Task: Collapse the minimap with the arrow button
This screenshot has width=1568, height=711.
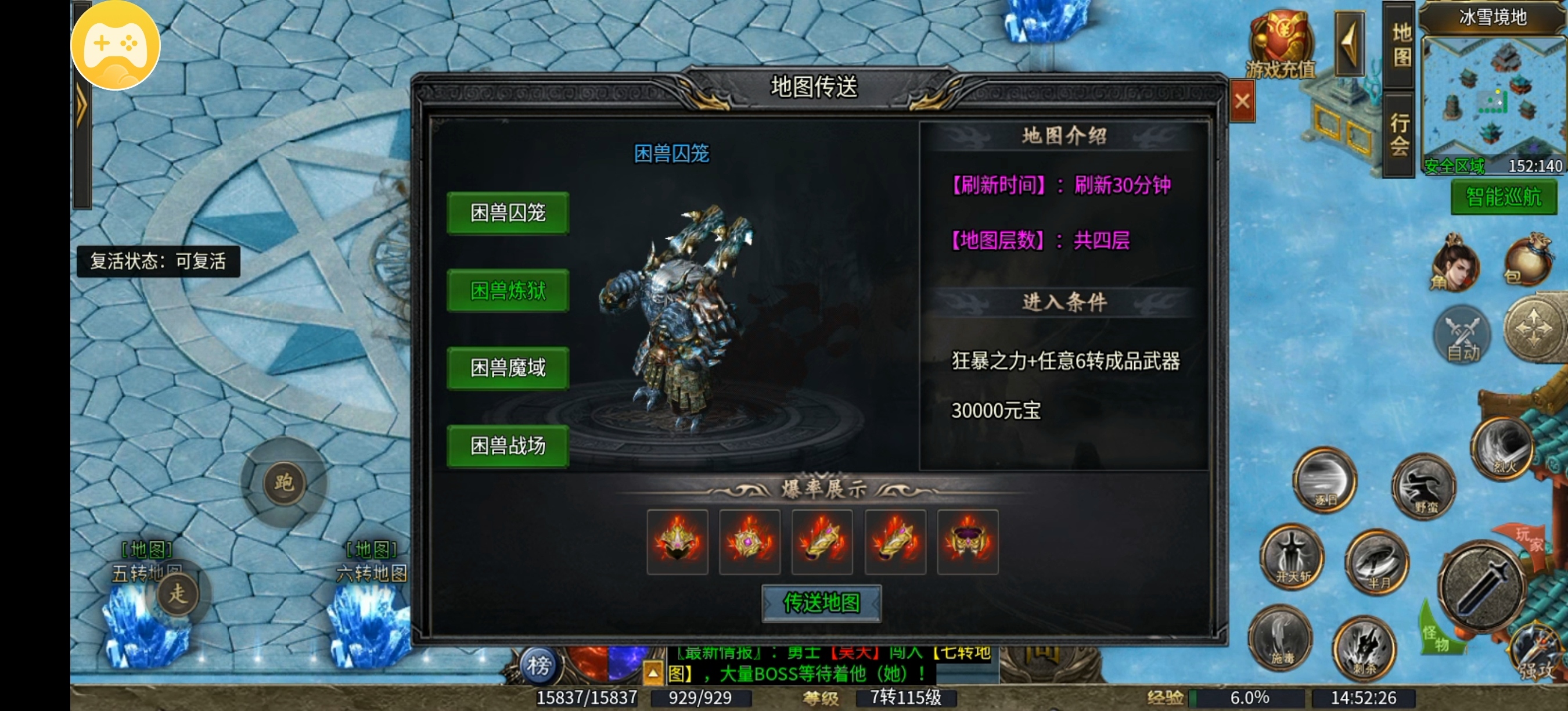Action: (x=1348, y=42)
